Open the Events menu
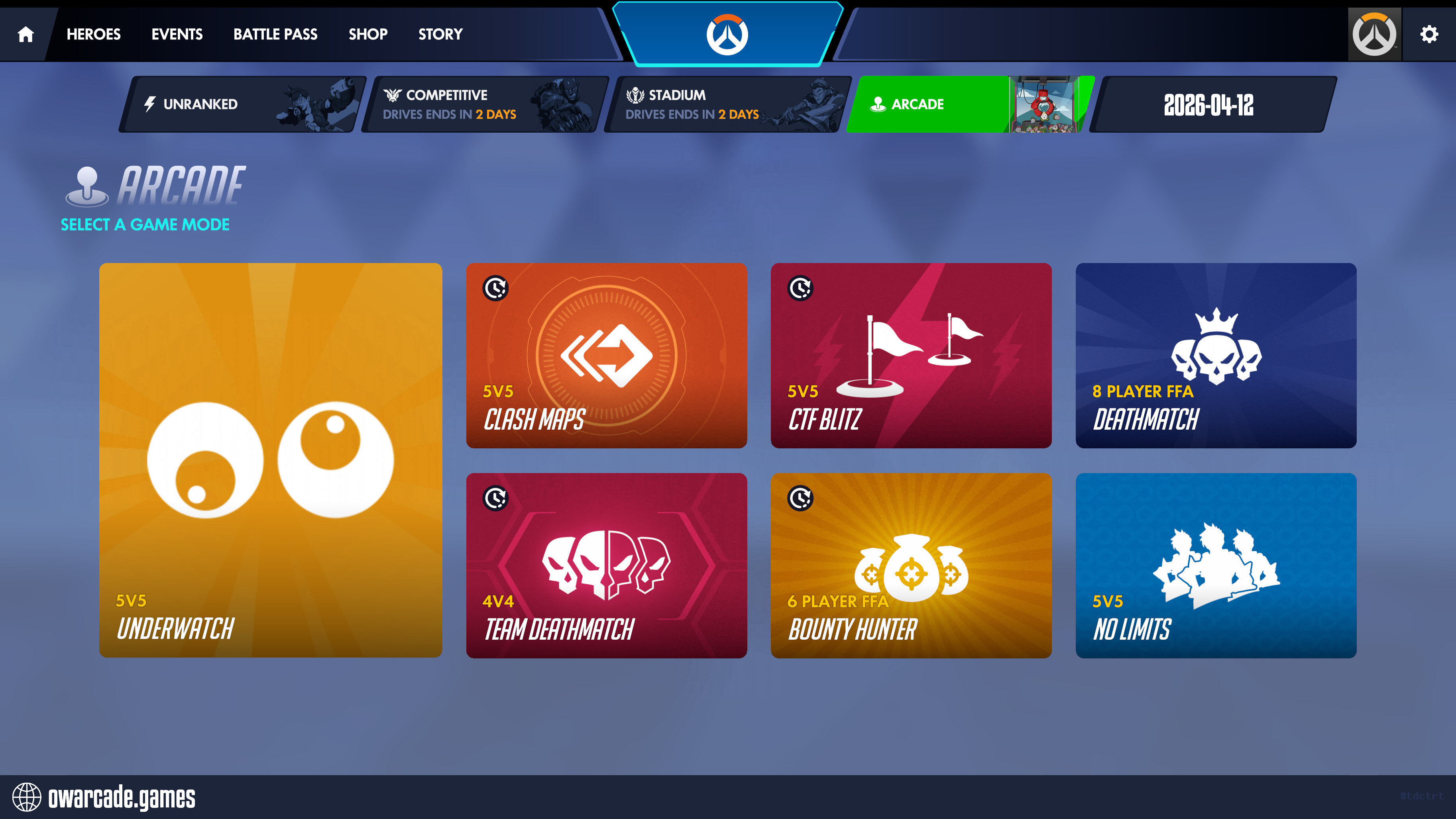The image size is (1456, 819). click(x=177, y=35)
